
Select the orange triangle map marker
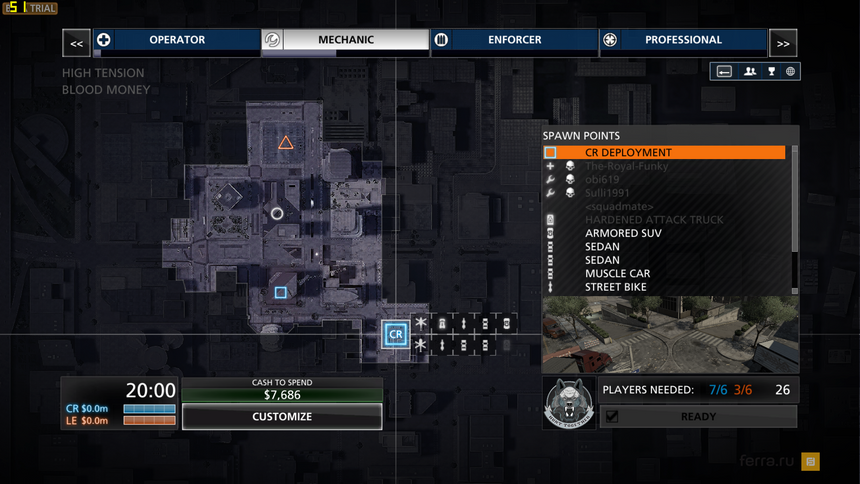(285, 143)
